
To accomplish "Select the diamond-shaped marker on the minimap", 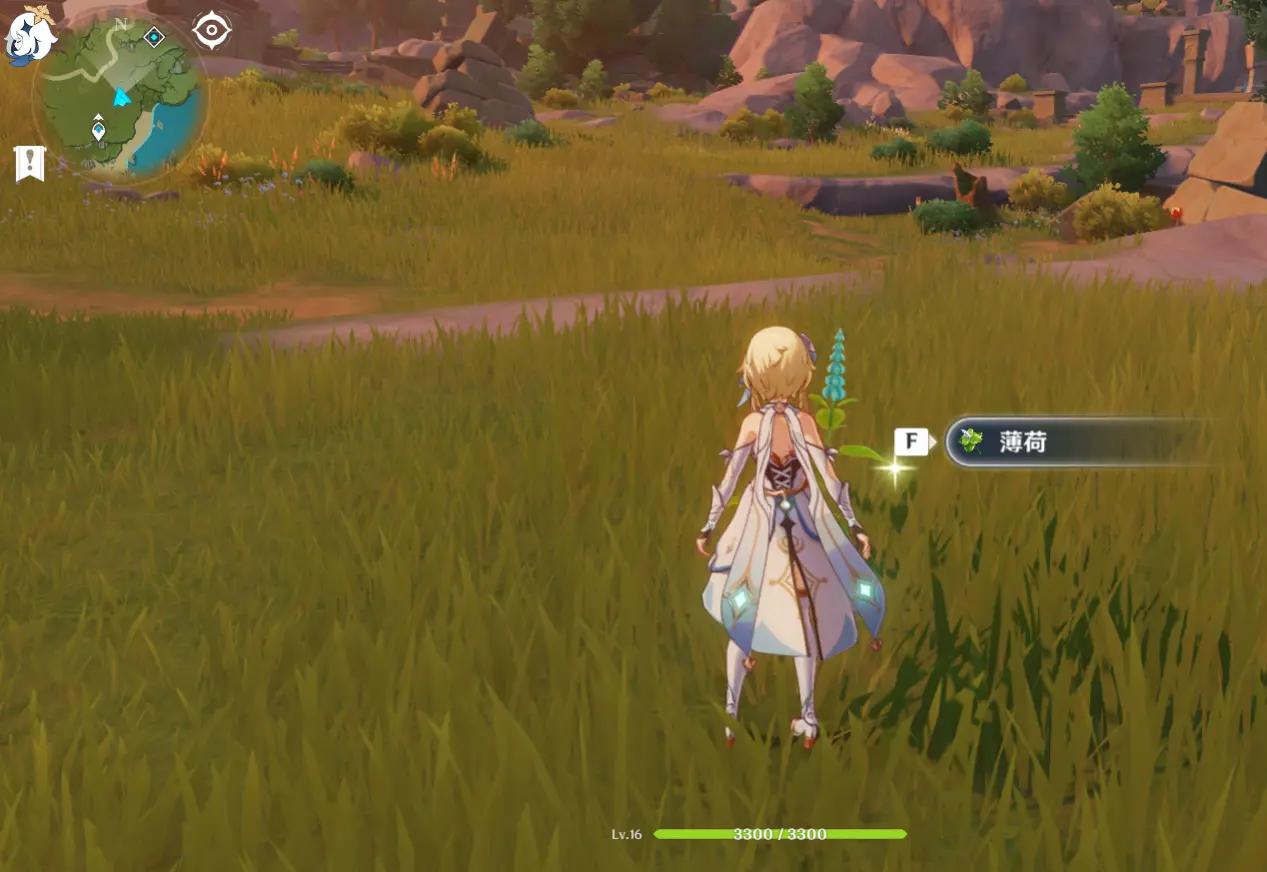I will [154, 37].
